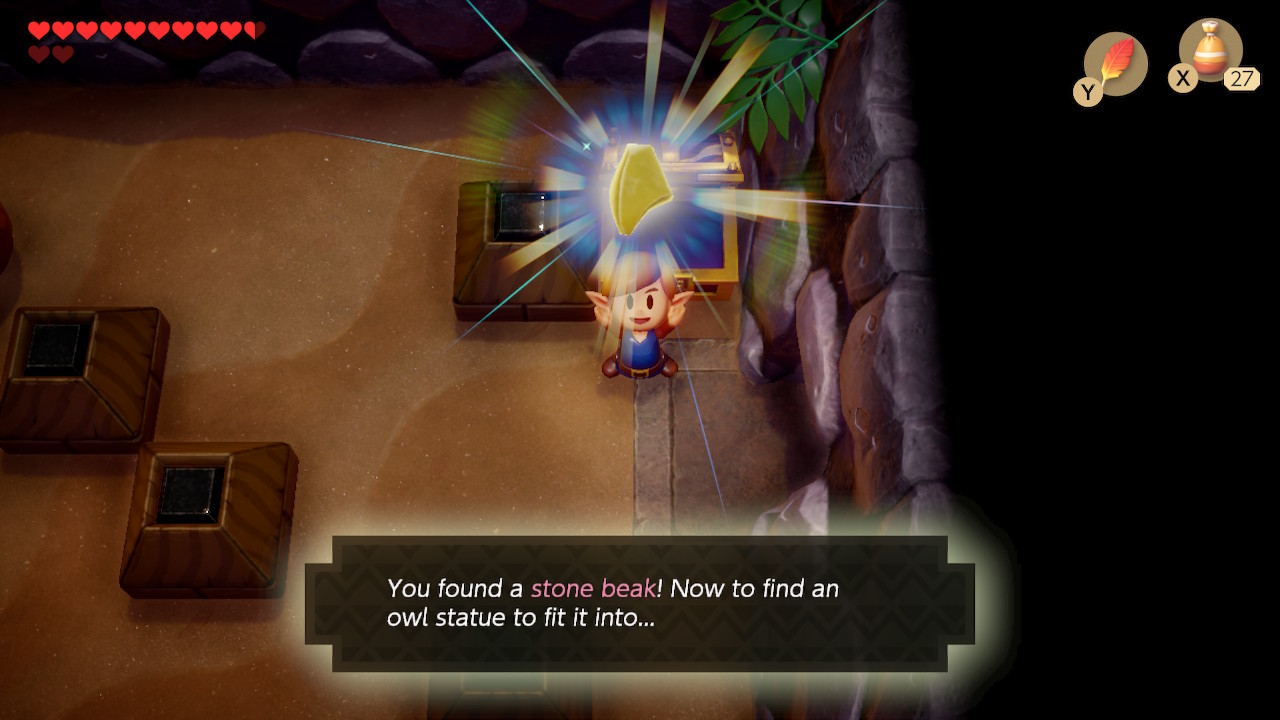The width and height of the screenshot is (1280, 720).
Task: Advance the stone beak dialogue box
Action: click(640, 603)
